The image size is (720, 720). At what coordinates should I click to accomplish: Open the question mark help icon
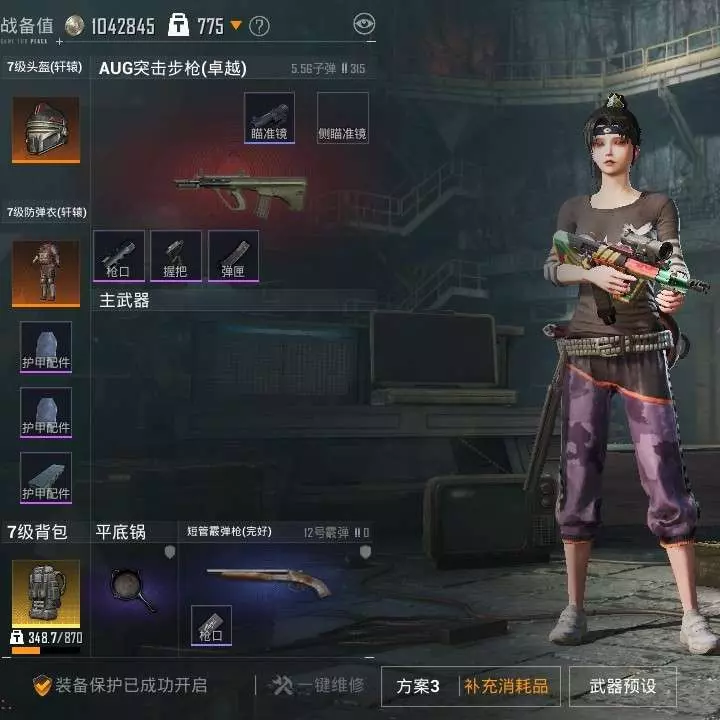click(259, 26)
